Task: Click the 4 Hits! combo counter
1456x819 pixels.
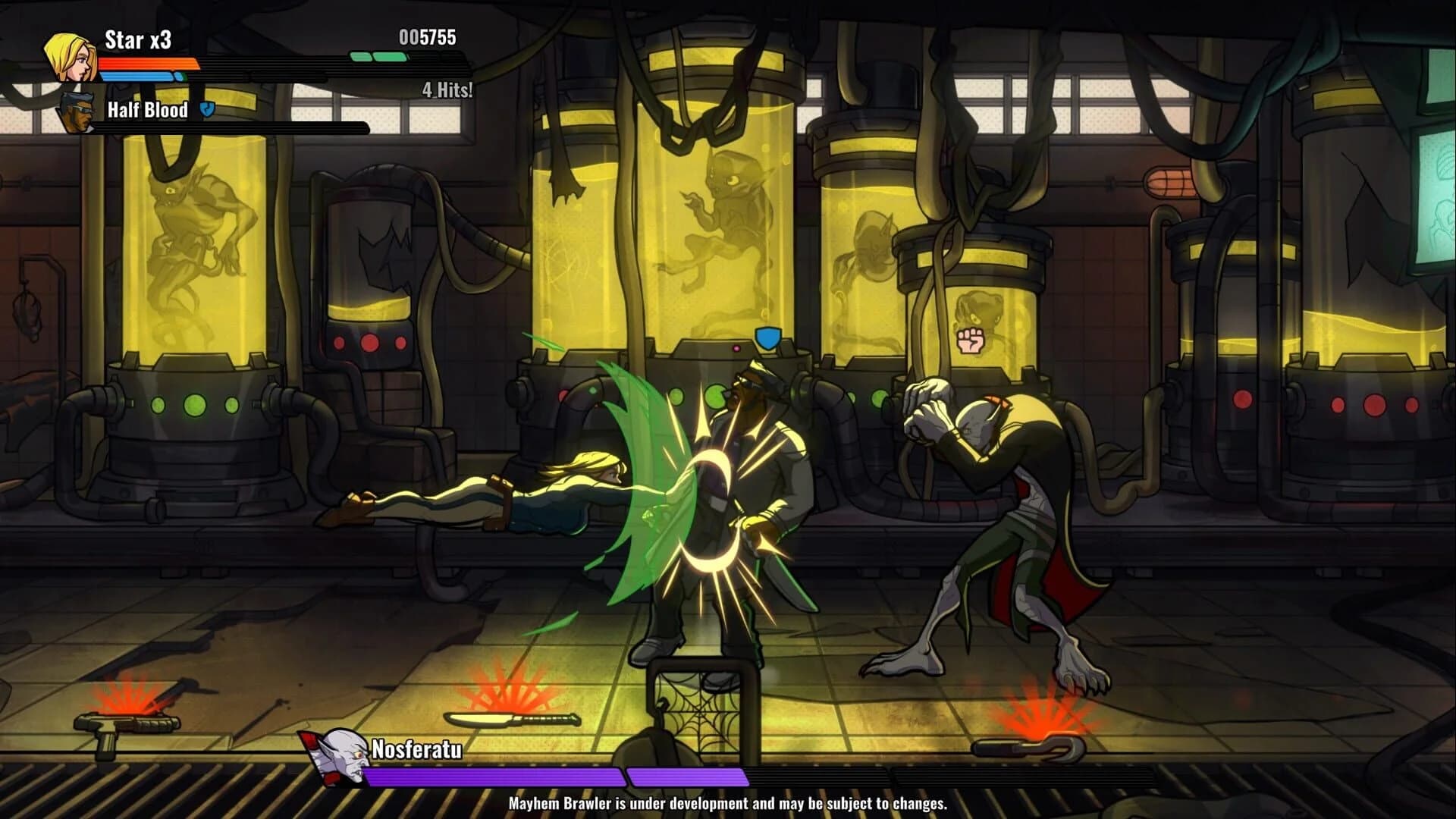Action: pos(445,89)
